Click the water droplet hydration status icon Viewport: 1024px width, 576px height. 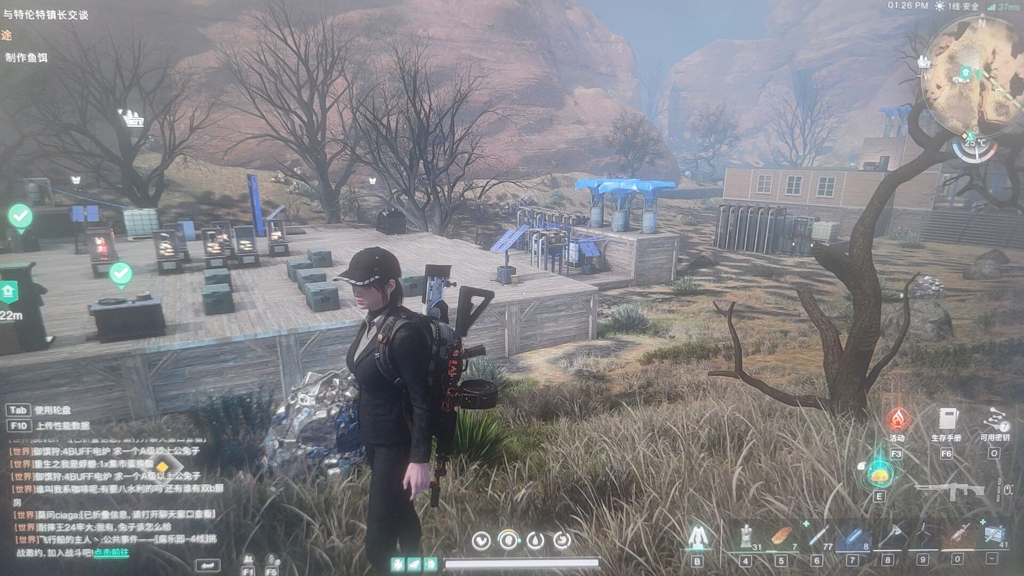536,540
